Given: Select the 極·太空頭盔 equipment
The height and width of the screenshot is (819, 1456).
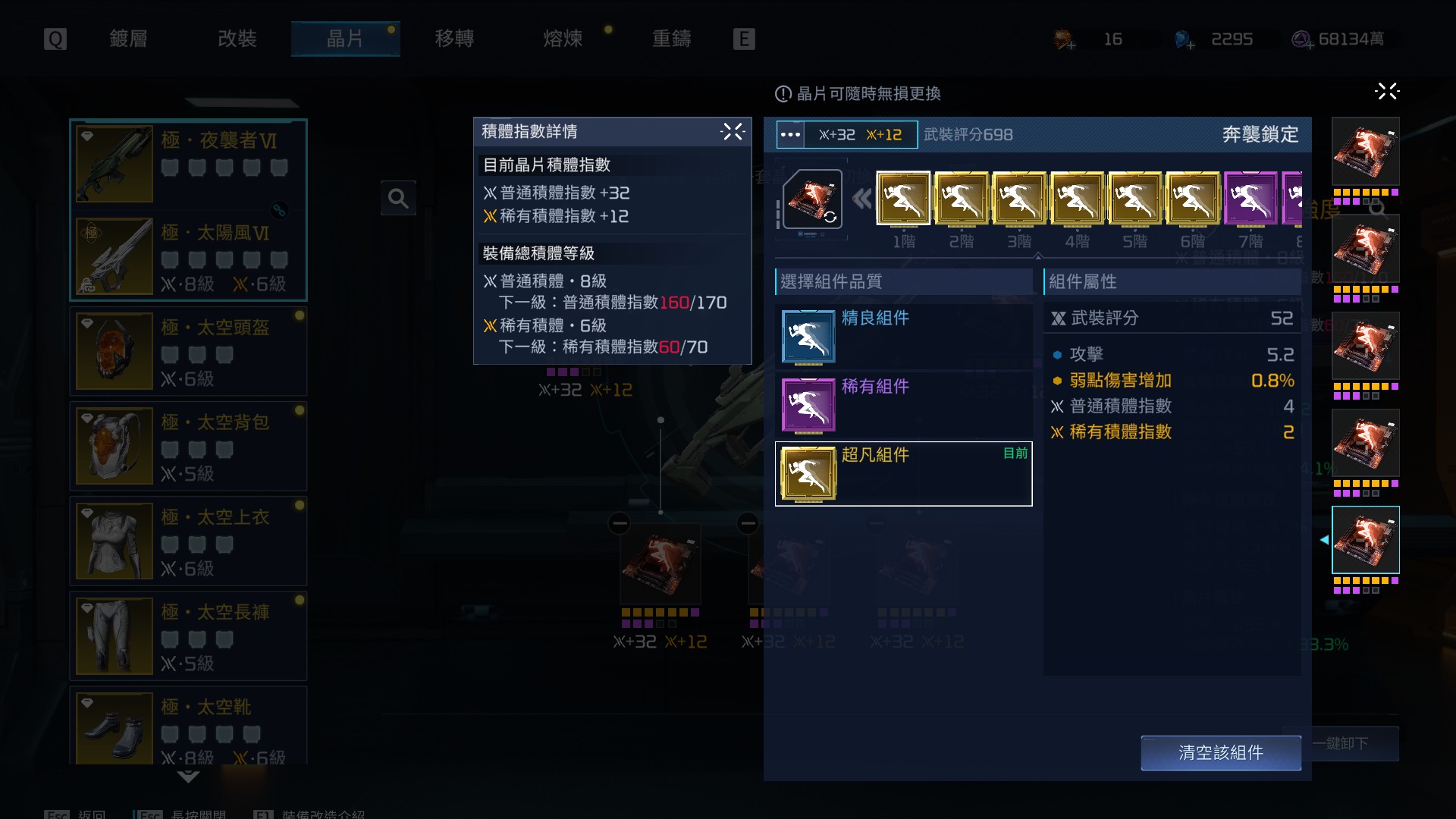Looking at the screenshot, I should coord(188,352).
